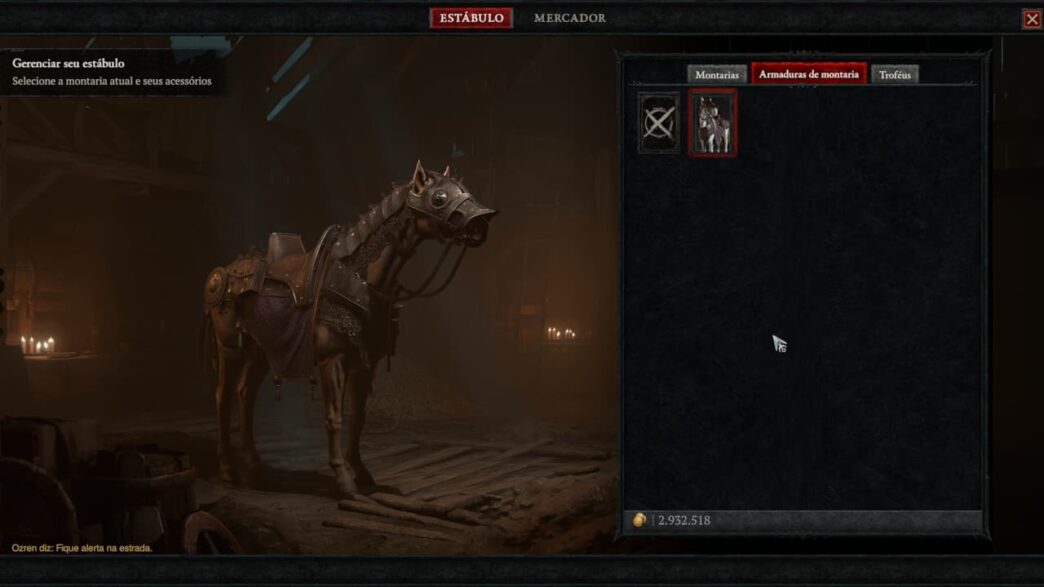Switch to the Estábulo tab
Image resolution: width=1044 pixels, height=587 pixels.
pos(471,18)
